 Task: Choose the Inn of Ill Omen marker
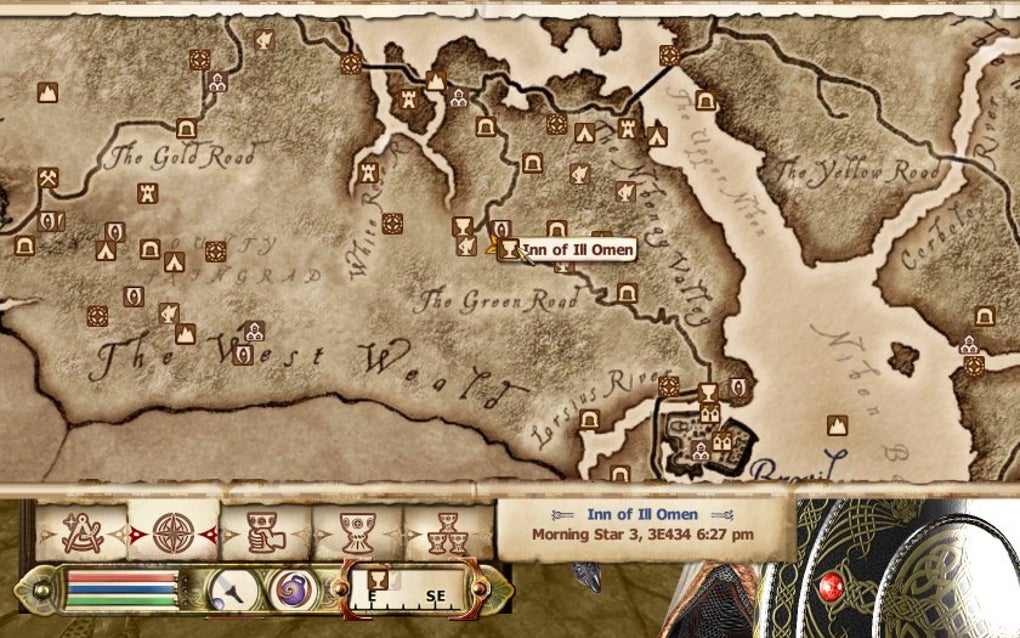click(508, 249)
